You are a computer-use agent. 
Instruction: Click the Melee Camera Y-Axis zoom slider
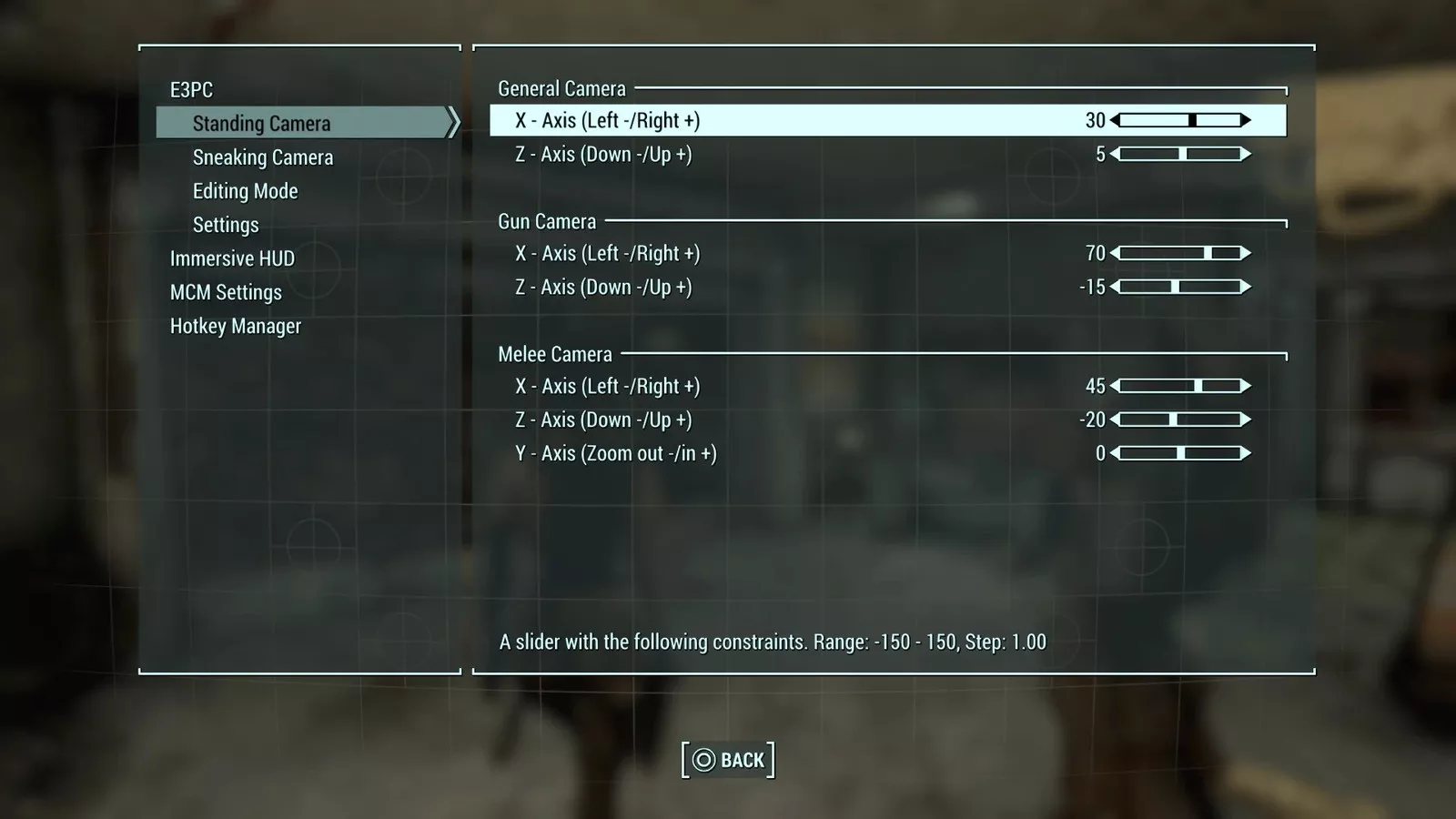pyautogui.click(x=1180, y=453)
